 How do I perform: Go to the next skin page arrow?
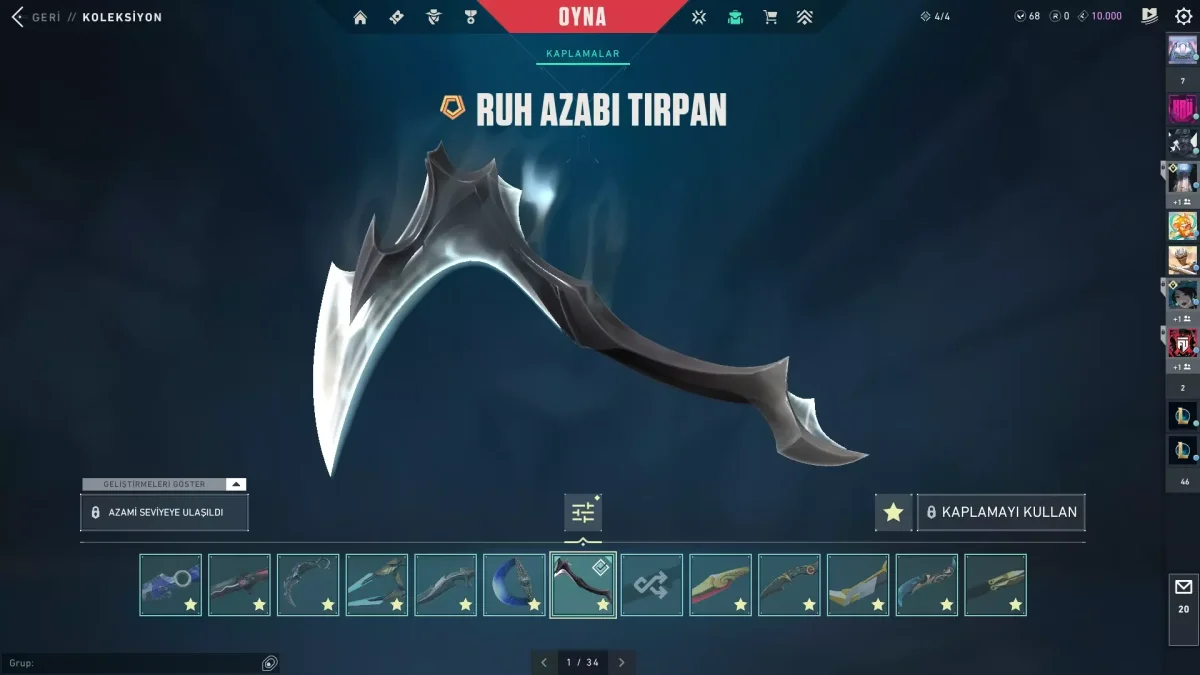click(621, 662)
